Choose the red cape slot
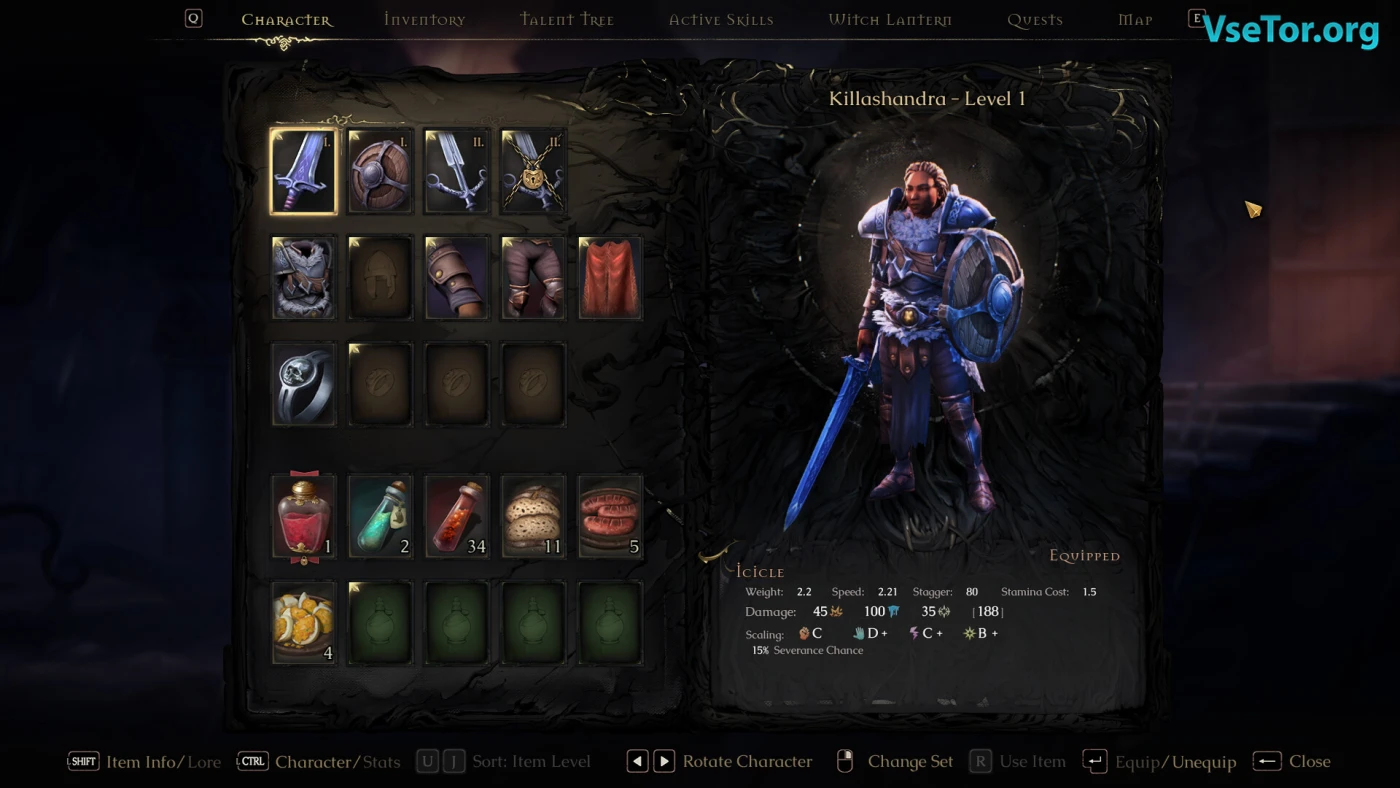1400x788 pixels. point(610,277)
